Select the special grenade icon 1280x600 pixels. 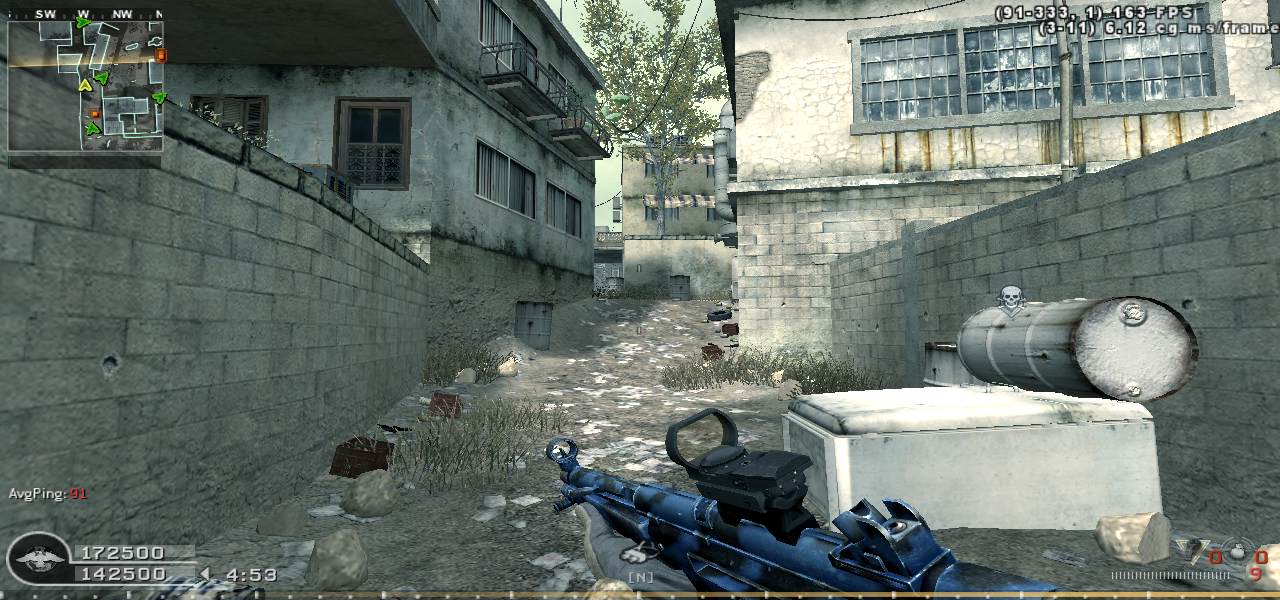click(1192, 551)
